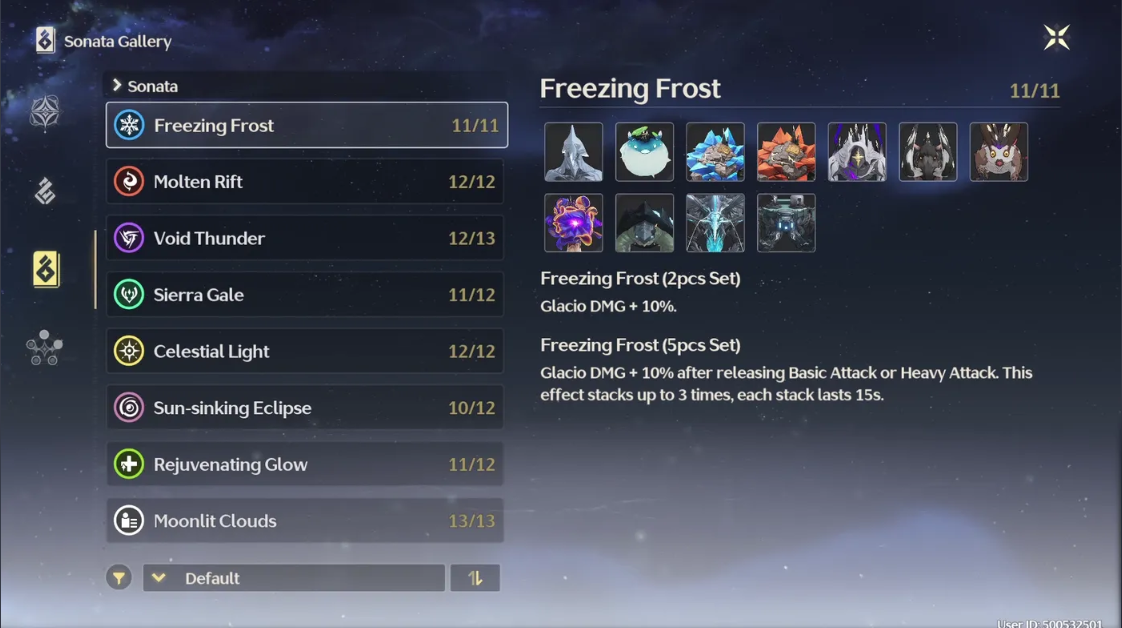1122x628 pixels.
Task: Open the Celestial Light sonata entry
Action: pyautogui.click(x=306, y=351)
